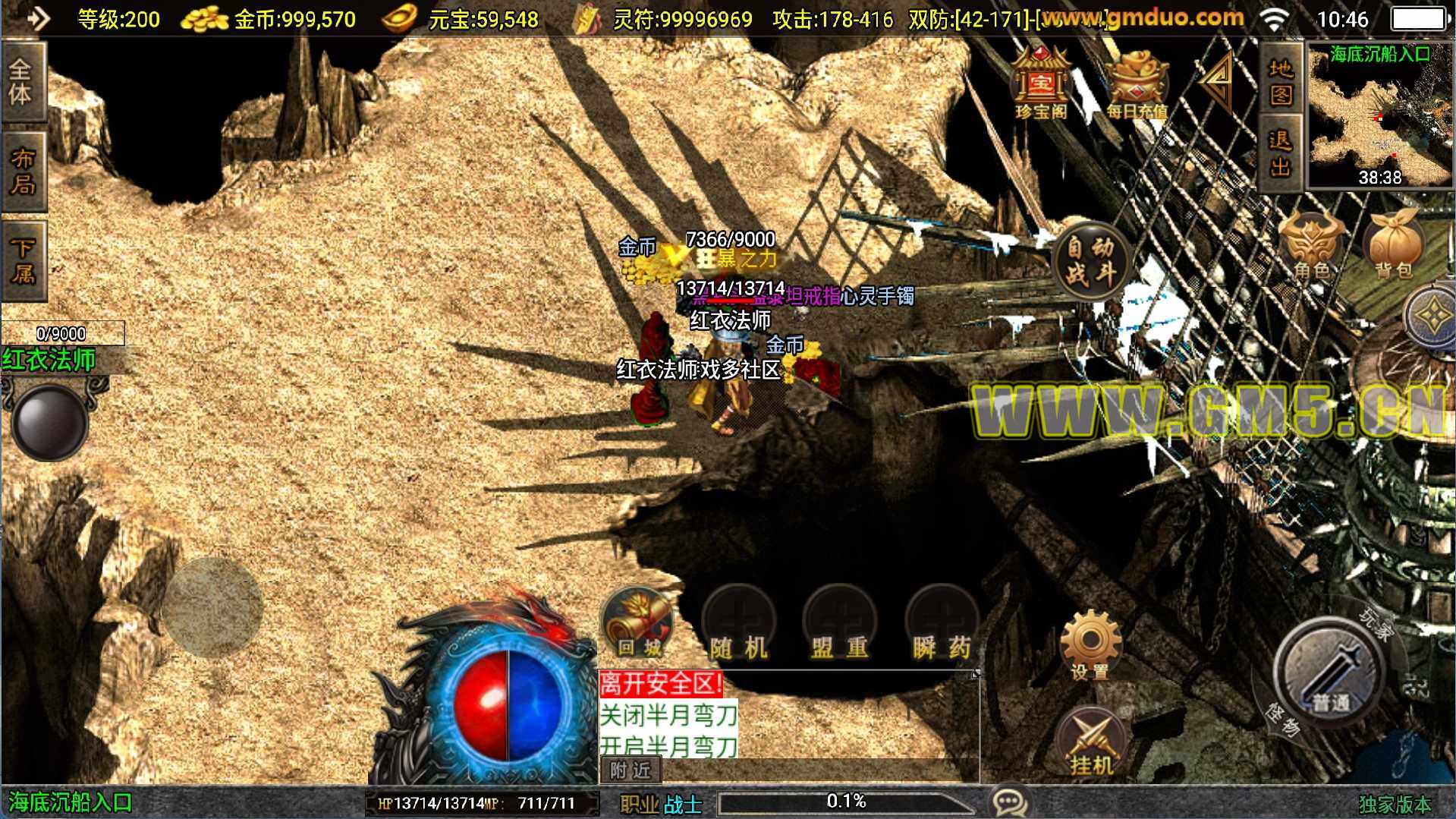Click the 退出 exit button
Screen dimensions: 1456x819
tap(1281, 153)
